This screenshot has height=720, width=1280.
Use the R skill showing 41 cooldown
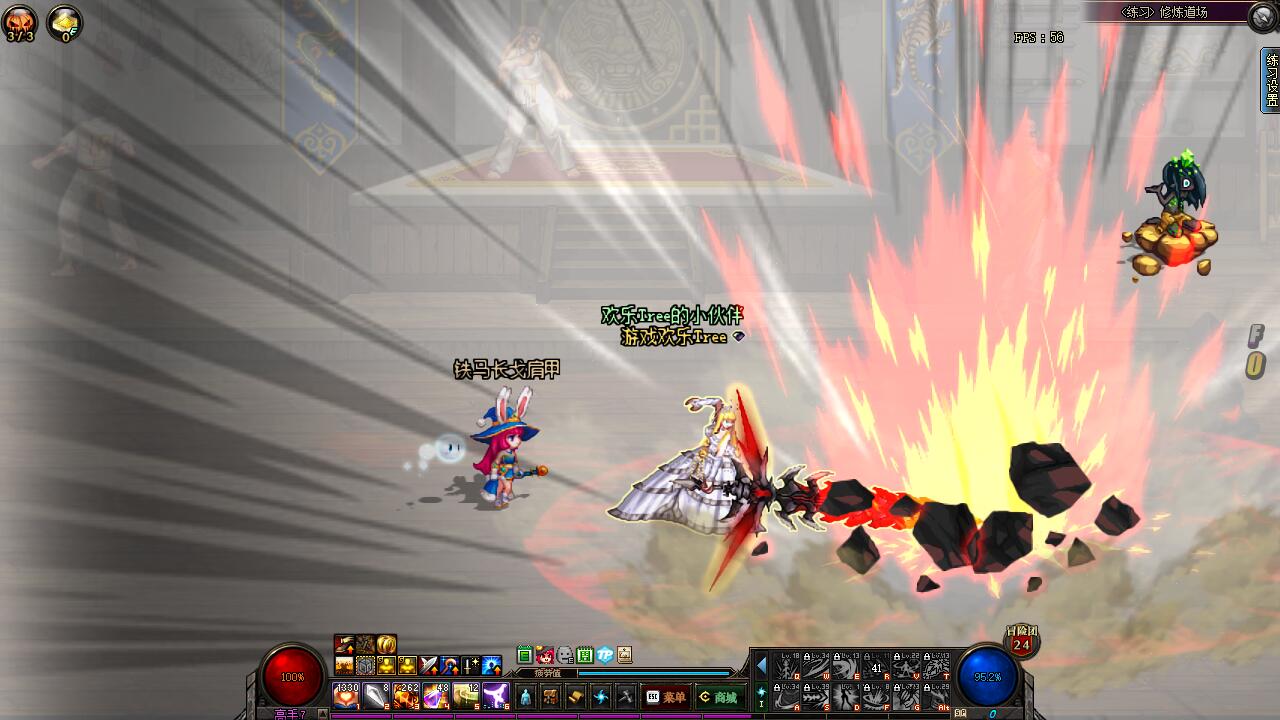click(877, 665)
